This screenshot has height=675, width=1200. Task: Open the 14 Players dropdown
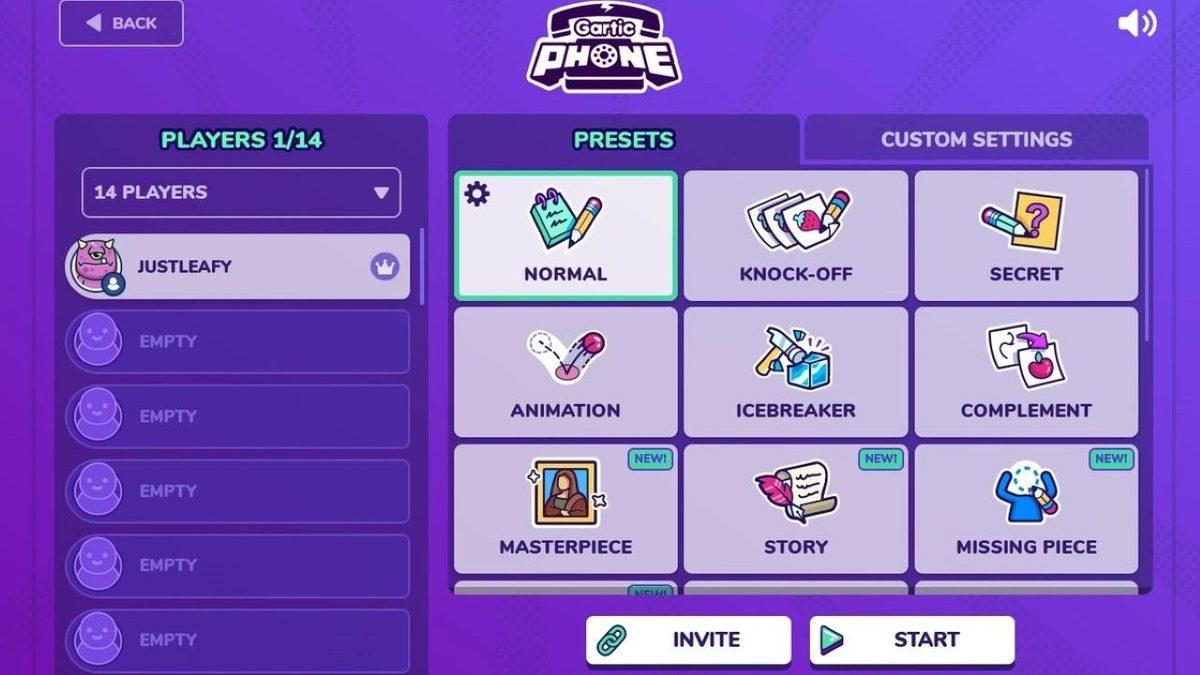(x=241, y=192)
